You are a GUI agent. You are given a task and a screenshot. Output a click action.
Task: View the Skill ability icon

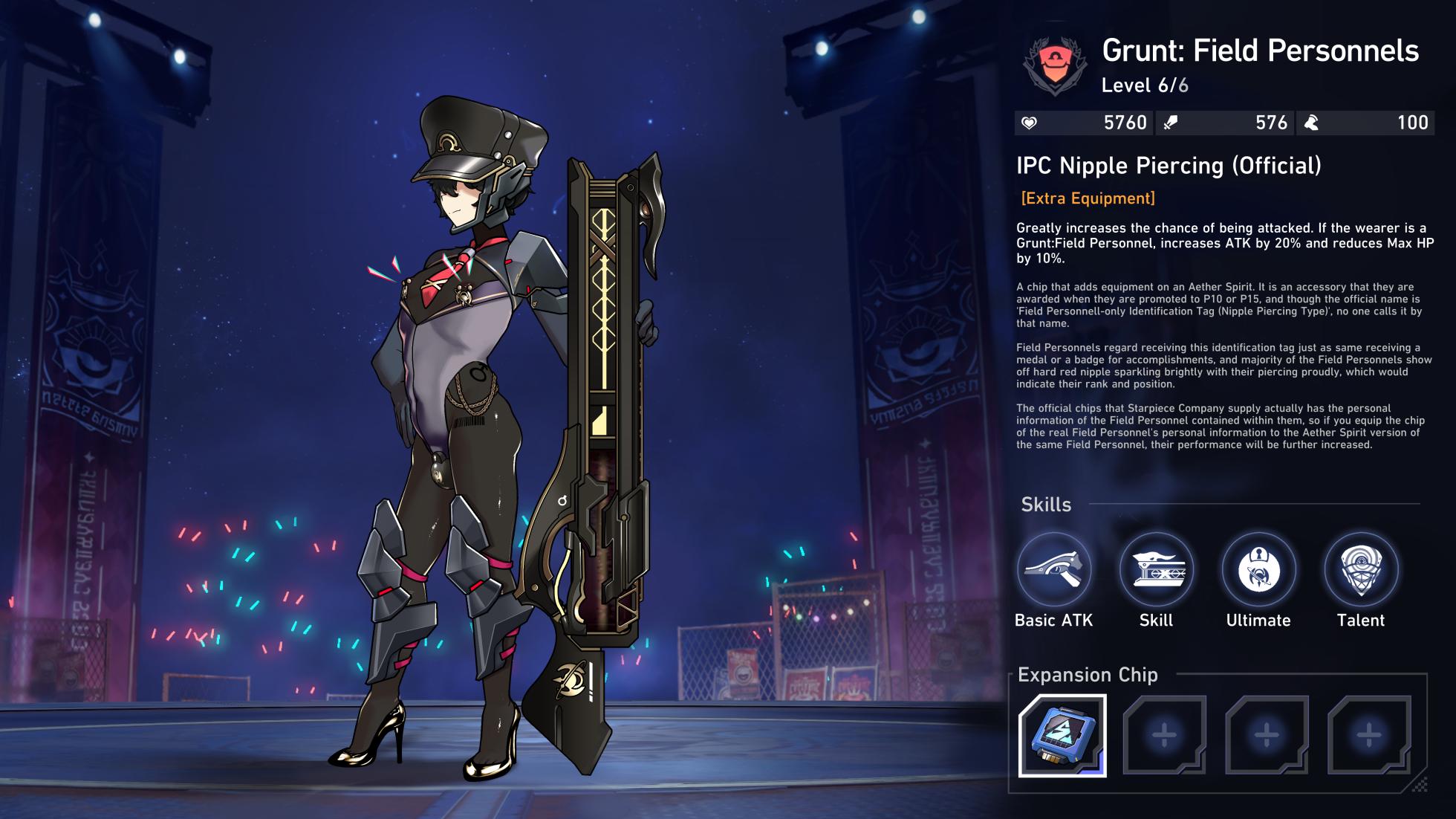[1156, 570]
